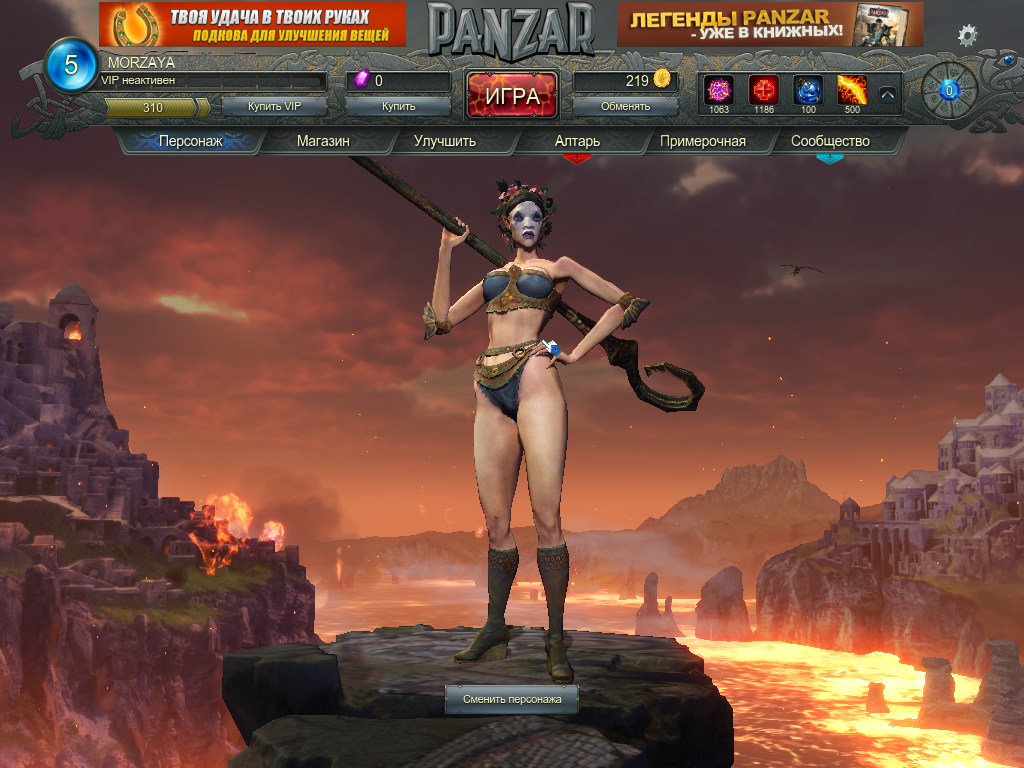Select the red cross resource icon
Image resolution: width=1024 pixels, height=768 pixels.
[x=764, y=90]
